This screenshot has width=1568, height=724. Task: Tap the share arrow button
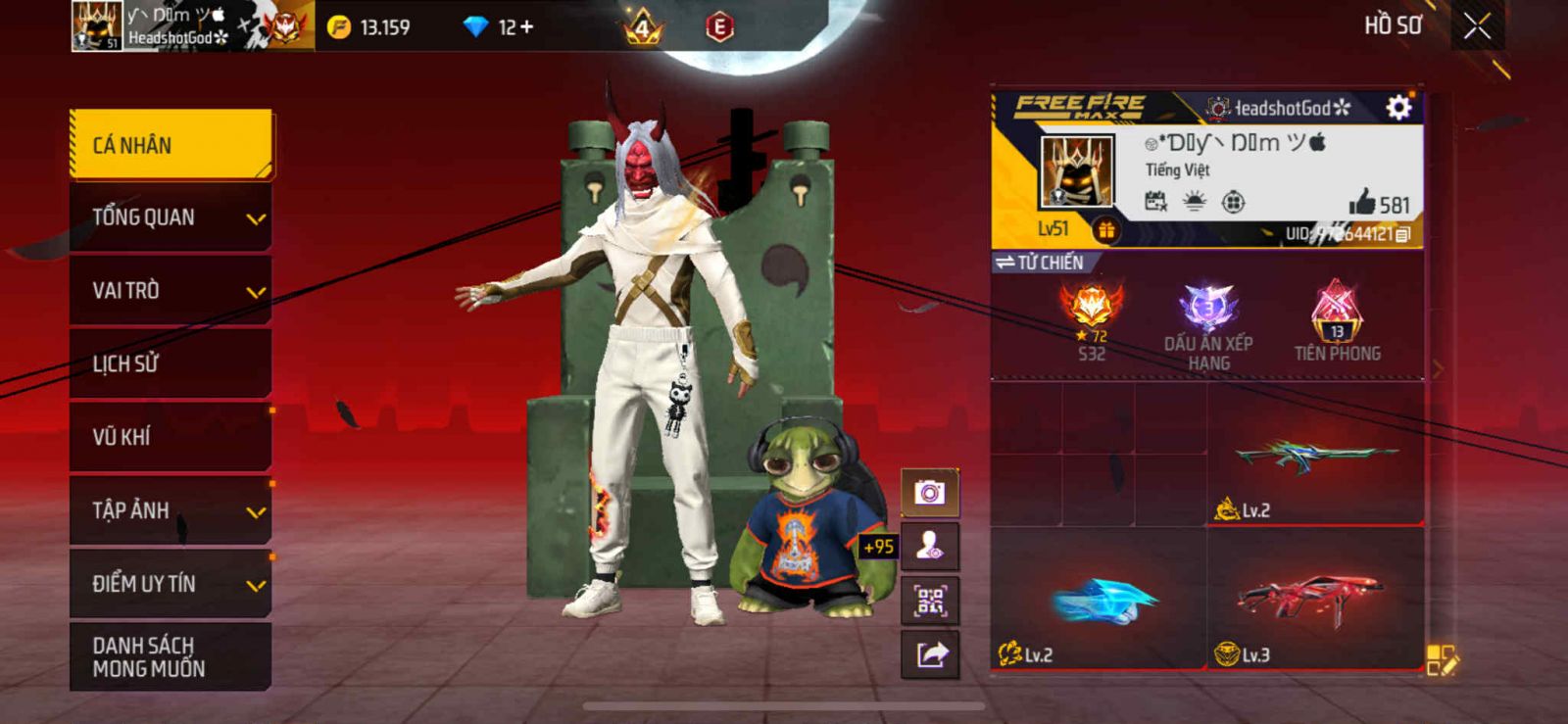click(x=929, y=653)
